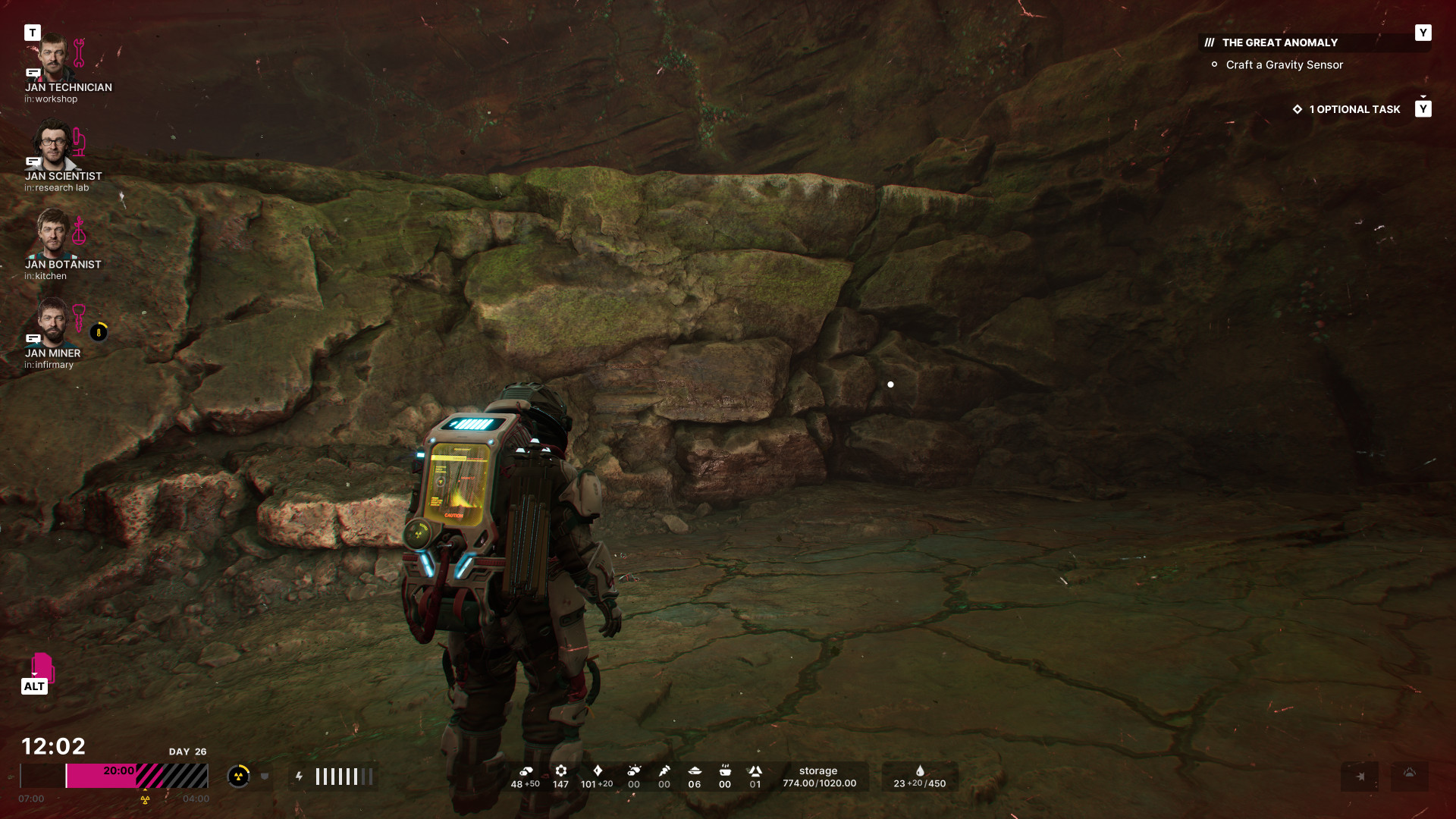The image size is (1456, 819).
Task: Click the dome base icon in bottom corner
Action: (x=1409, y=773)
